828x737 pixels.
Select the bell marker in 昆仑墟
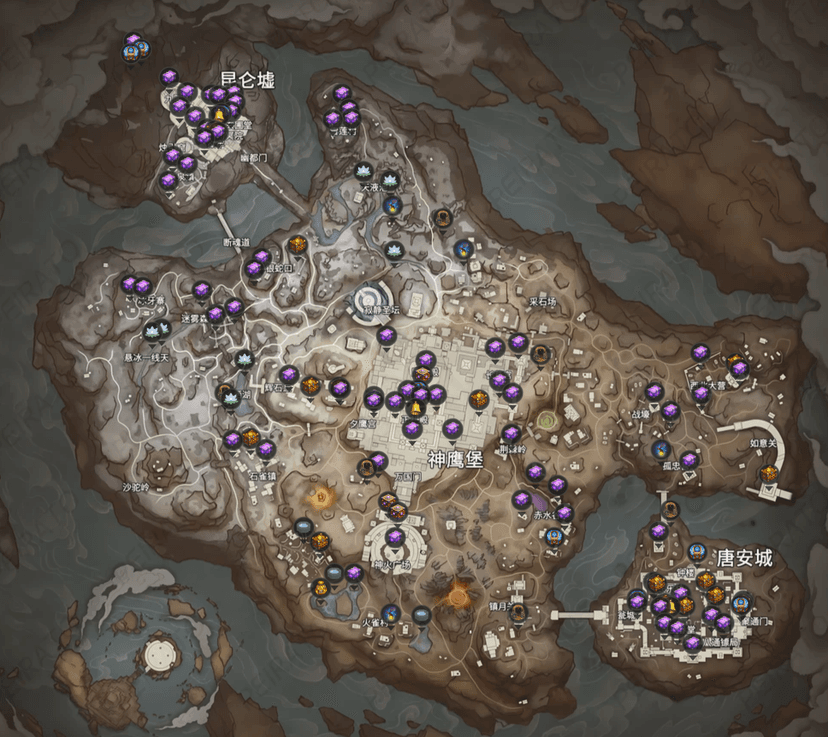(x=218, y=114)
